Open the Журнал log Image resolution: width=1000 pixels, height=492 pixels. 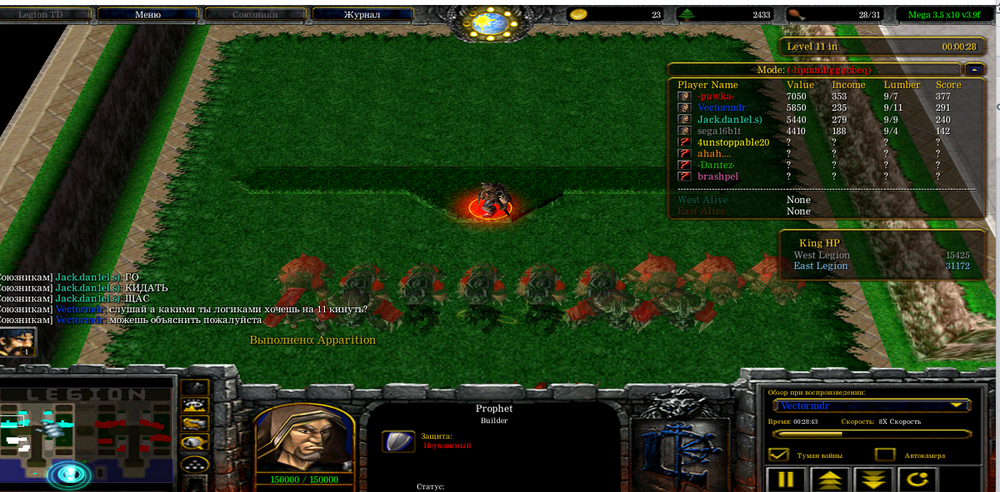361,15
